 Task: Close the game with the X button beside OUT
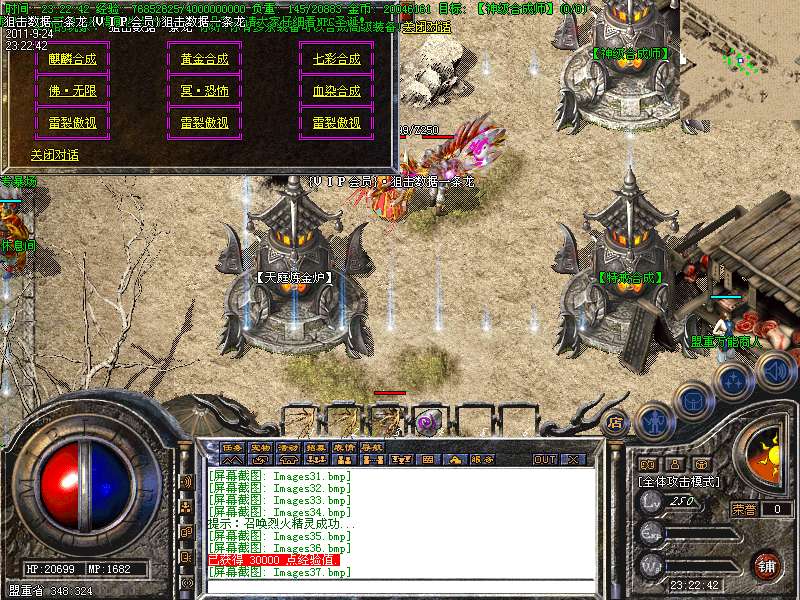pos(573,460)
